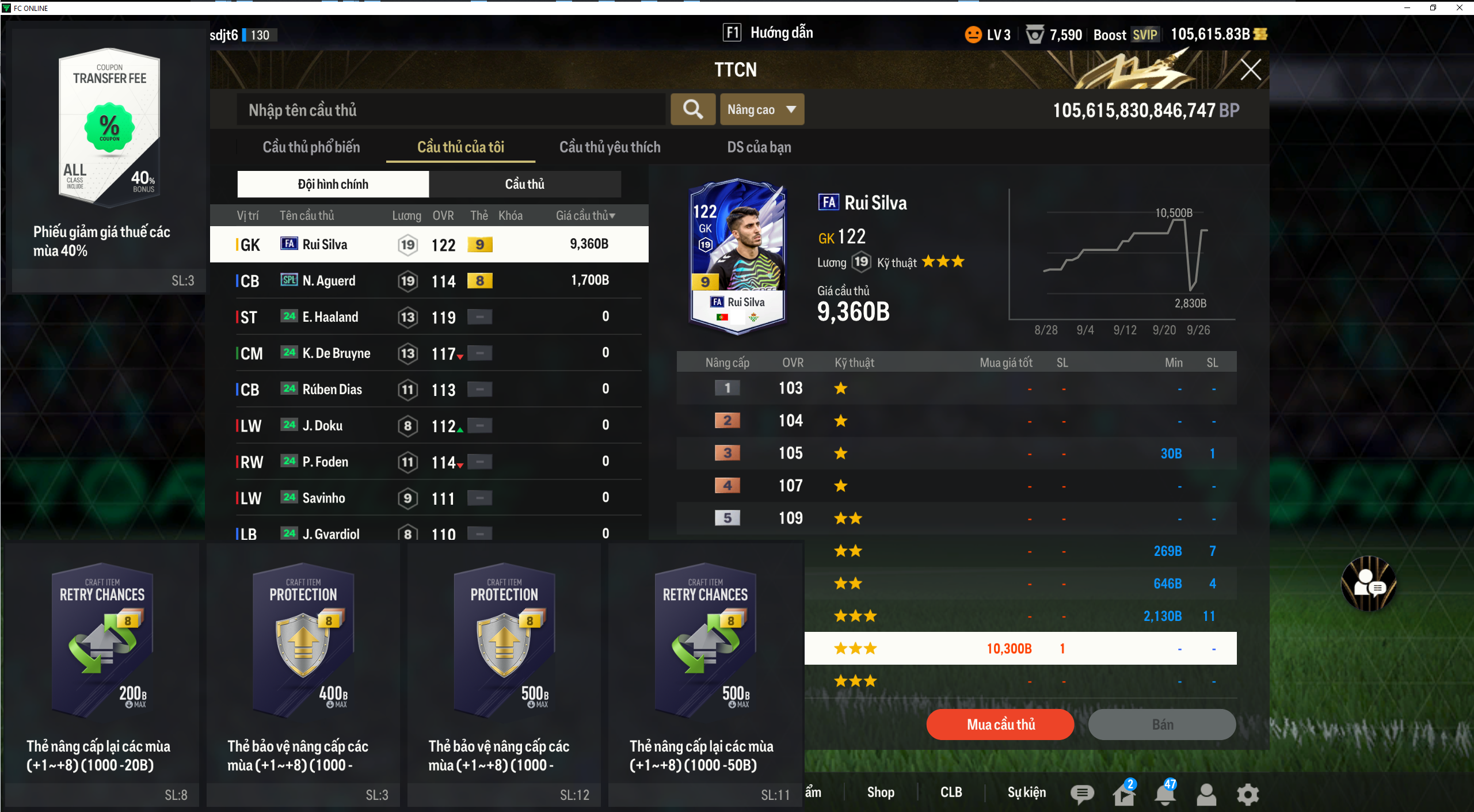Show the DS của bạn tab
The height and width of the screenshot is (812, 1474).
click(759, 147)
